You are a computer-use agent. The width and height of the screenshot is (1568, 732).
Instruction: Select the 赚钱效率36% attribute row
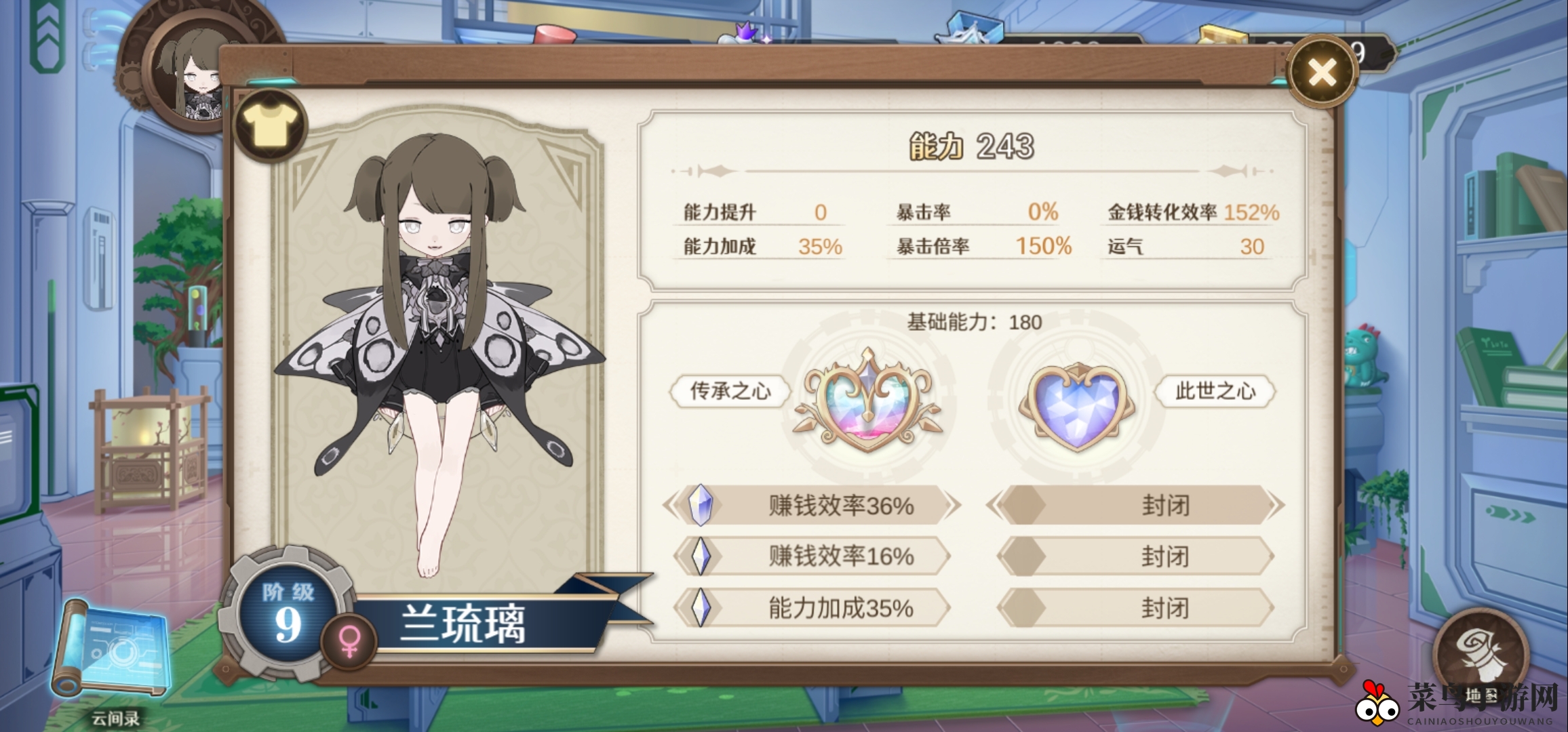812,506
